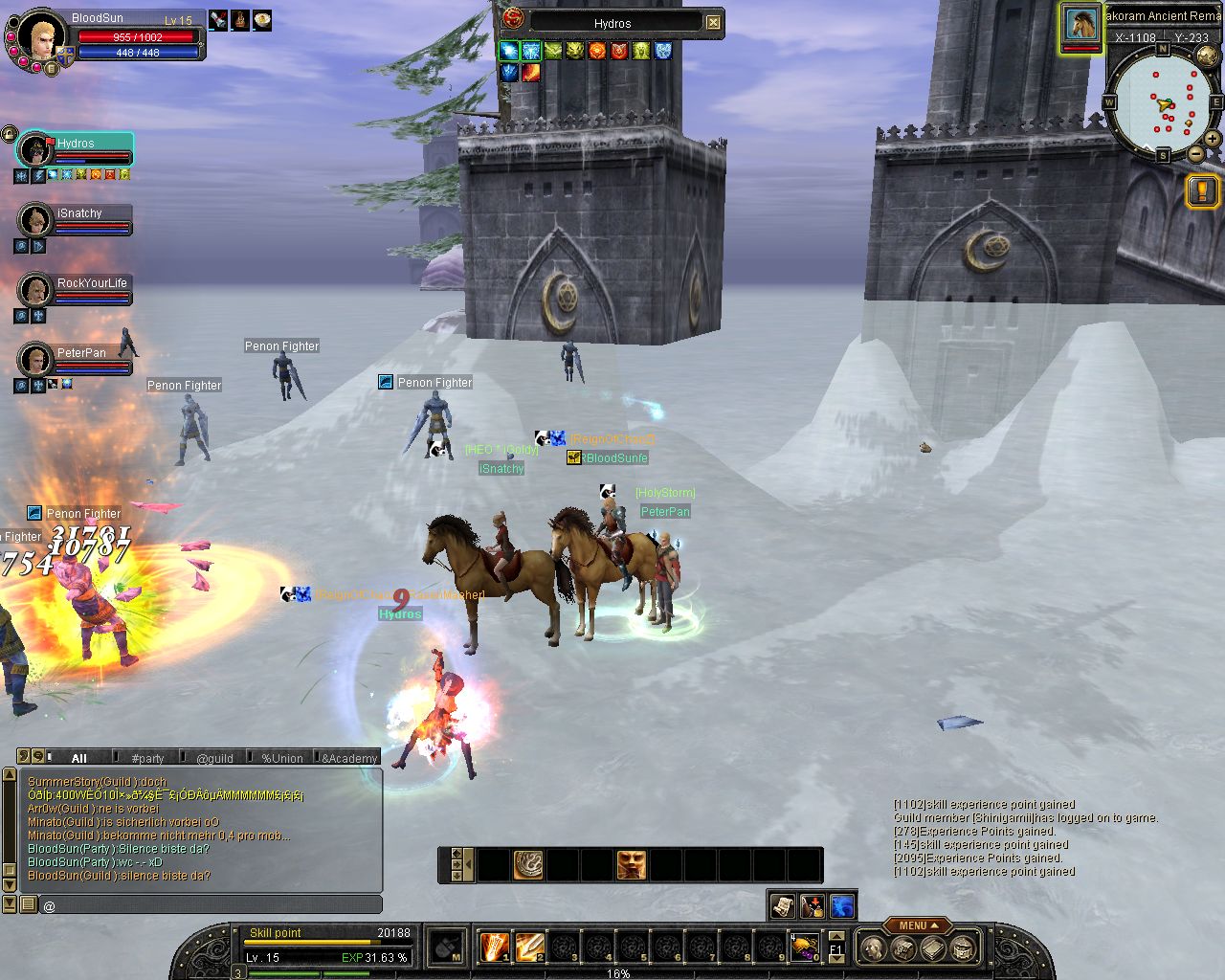Viewport: 1225px width, 980px height.
Task: Switch chat to the @guild tab
Action: pos(214,758)
